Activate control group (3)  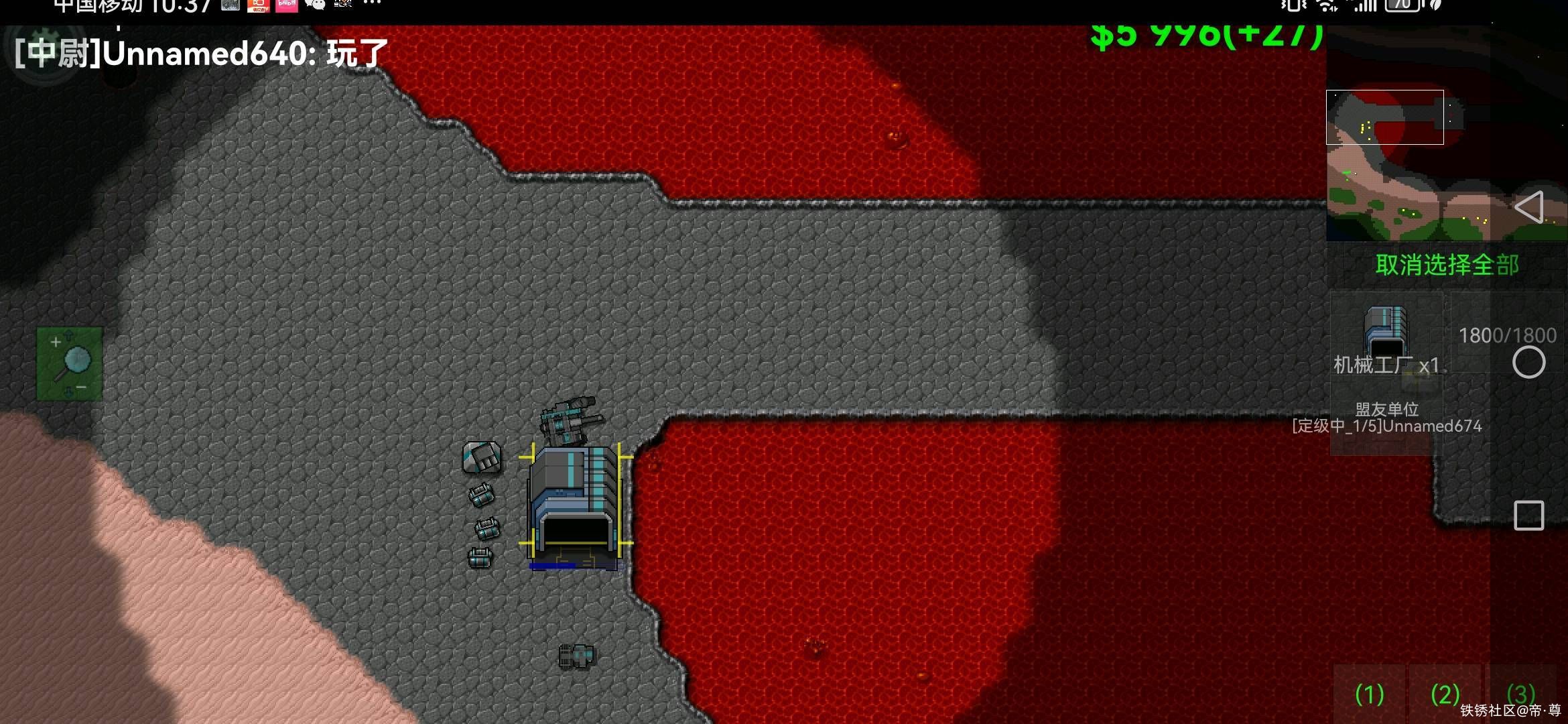1520,693
